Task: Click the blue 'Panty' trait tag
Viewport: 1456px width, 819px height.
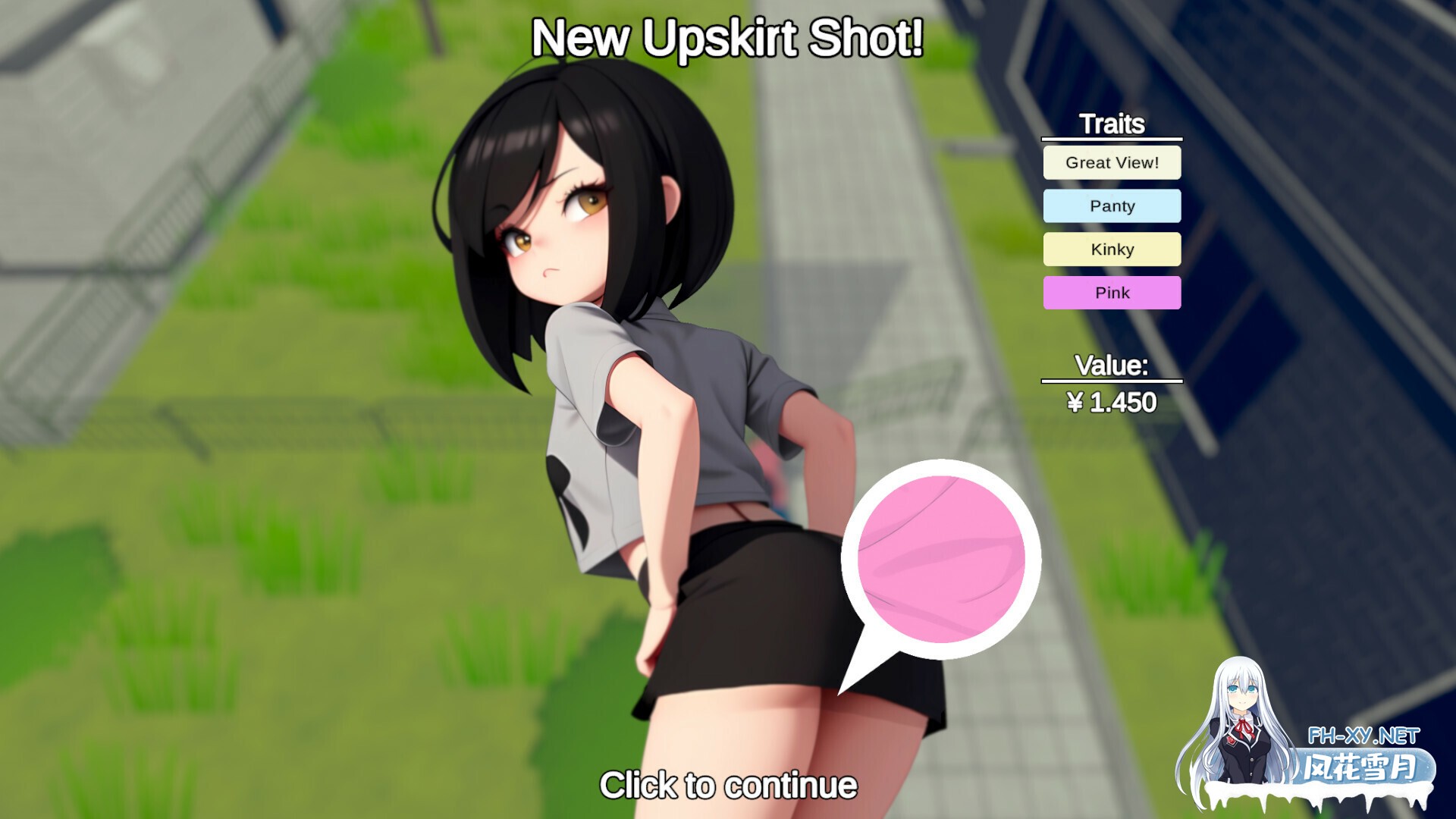Action: coord(1112,206)
